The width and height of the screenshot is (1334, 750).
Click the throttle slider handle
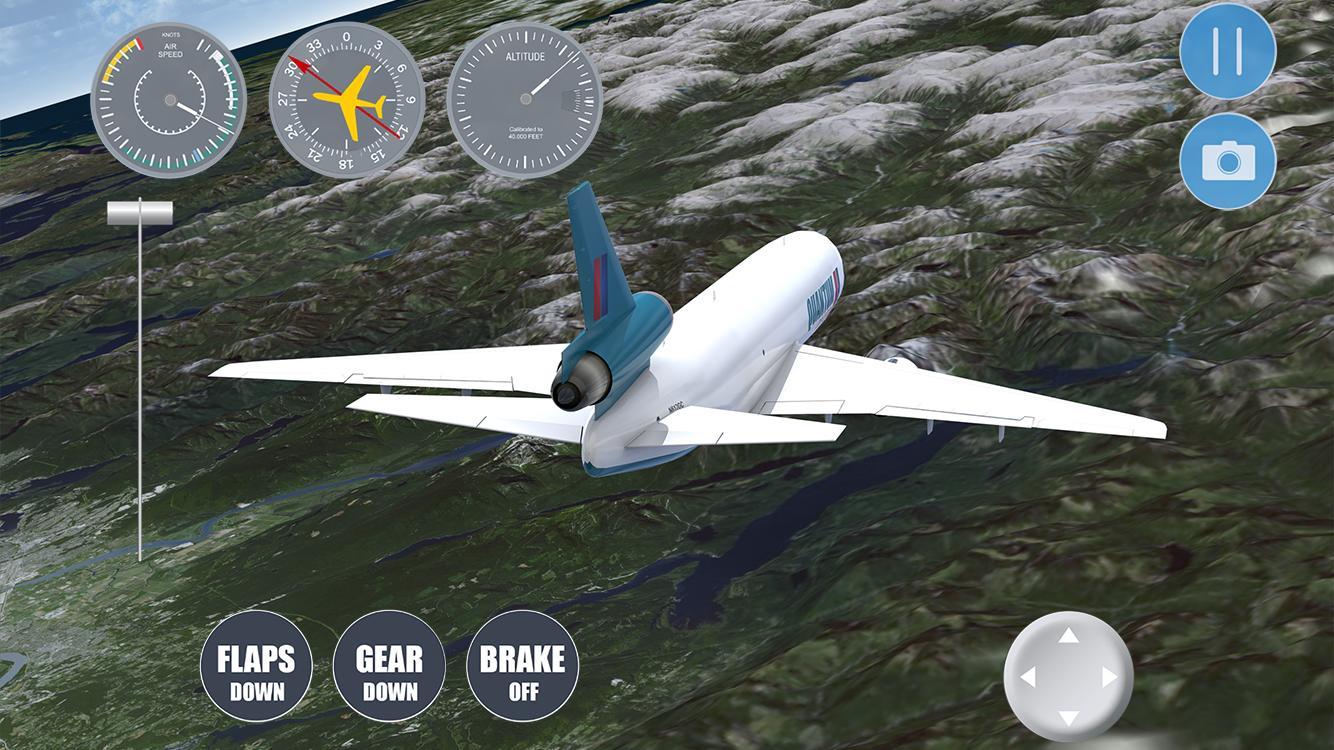point(138,211)
